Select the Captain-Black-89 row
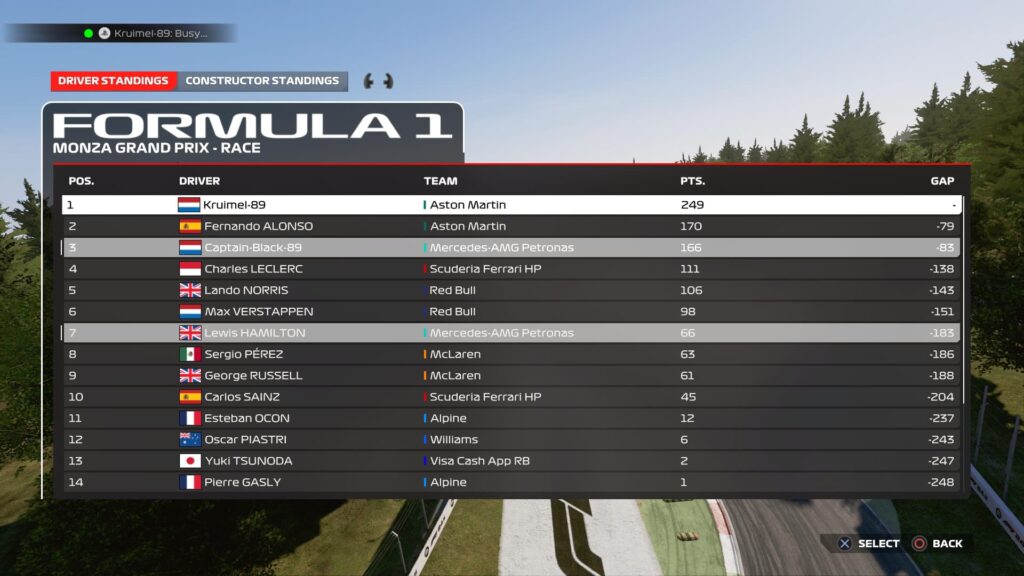 pos(510,247)
